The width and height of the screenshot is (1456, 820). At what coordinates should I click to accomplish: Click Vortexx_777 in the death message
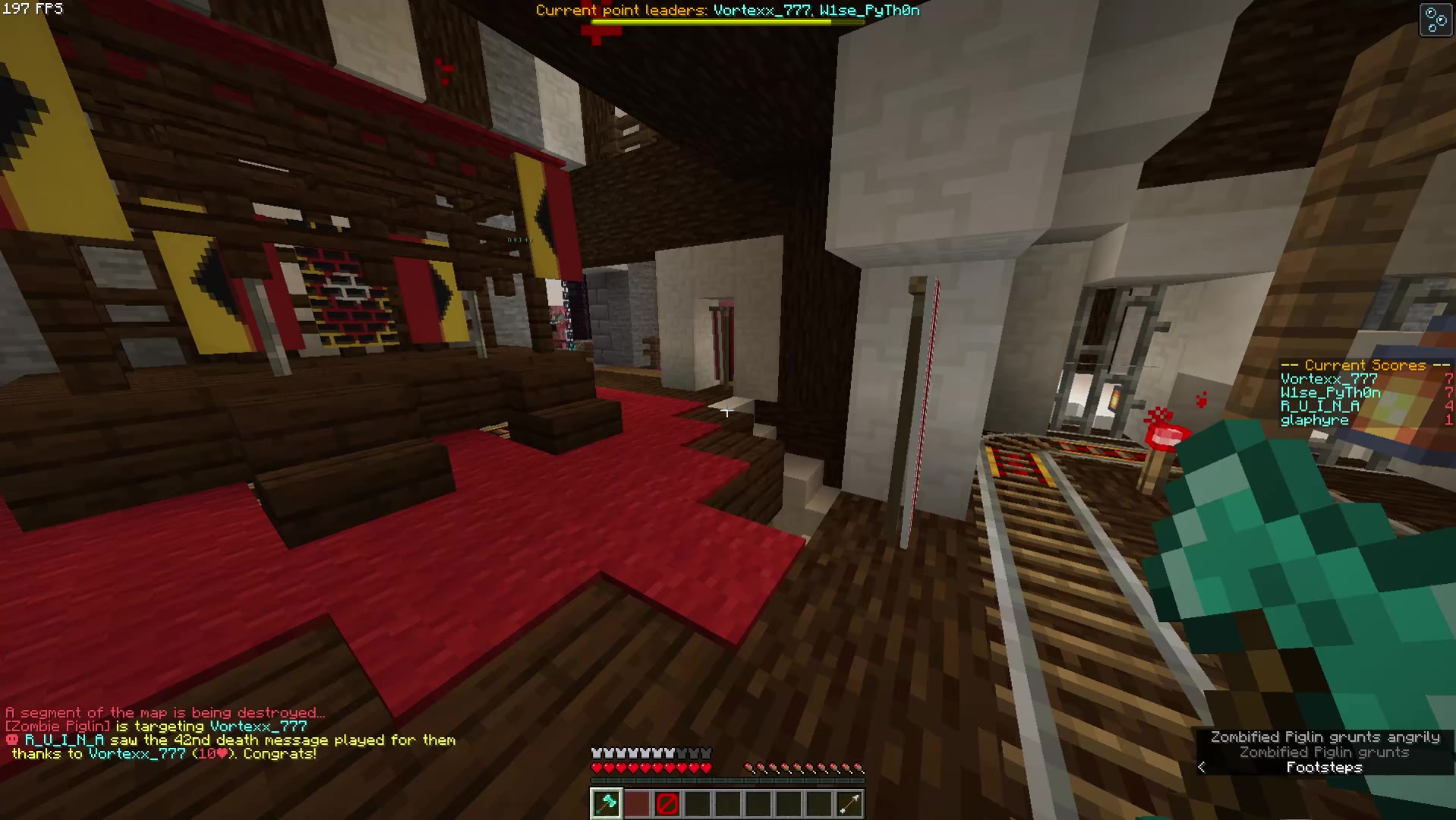[137, 753]
